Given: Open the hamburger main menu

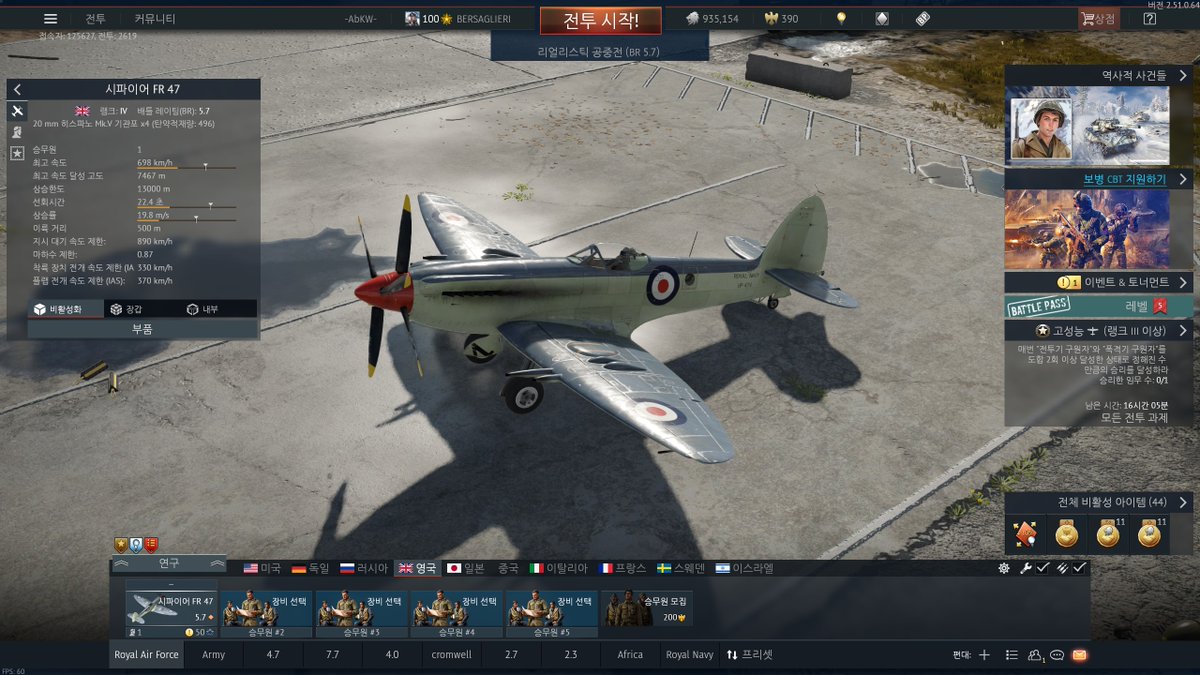Looking at the screenshot, I should (x=50, y=19).
